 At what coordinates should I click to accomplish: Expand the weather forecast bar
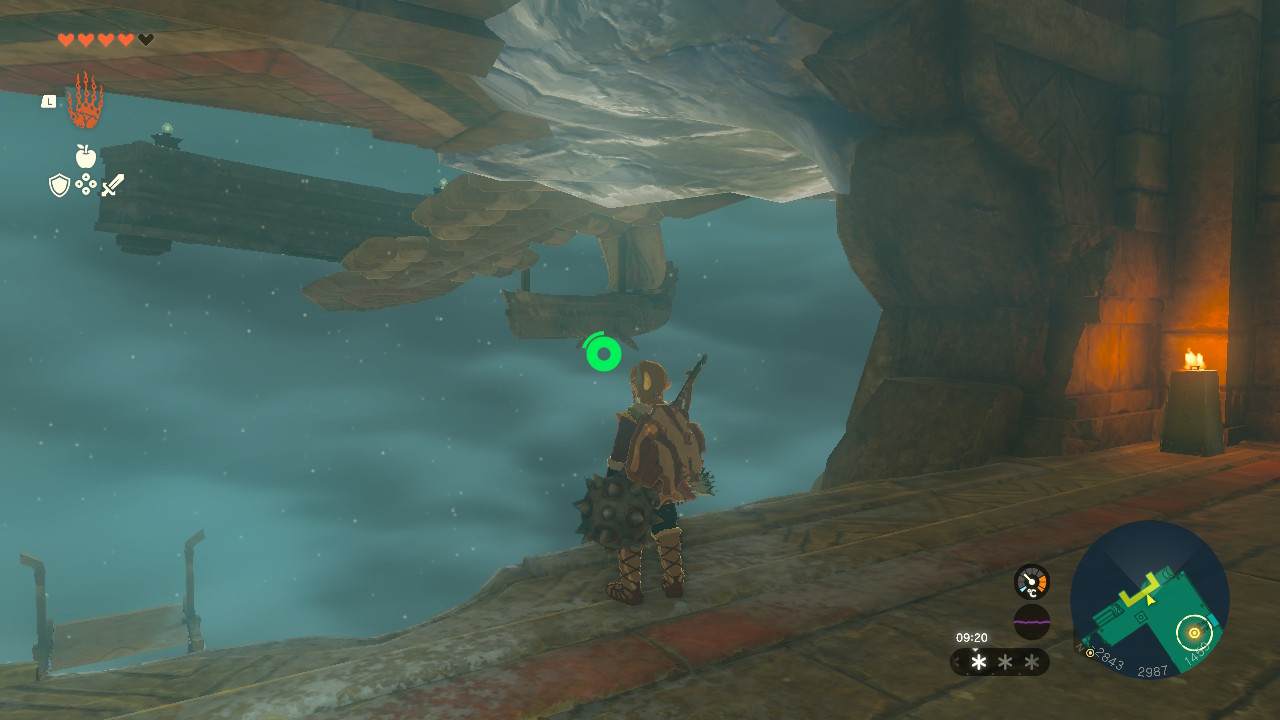[x=955, y=660]
